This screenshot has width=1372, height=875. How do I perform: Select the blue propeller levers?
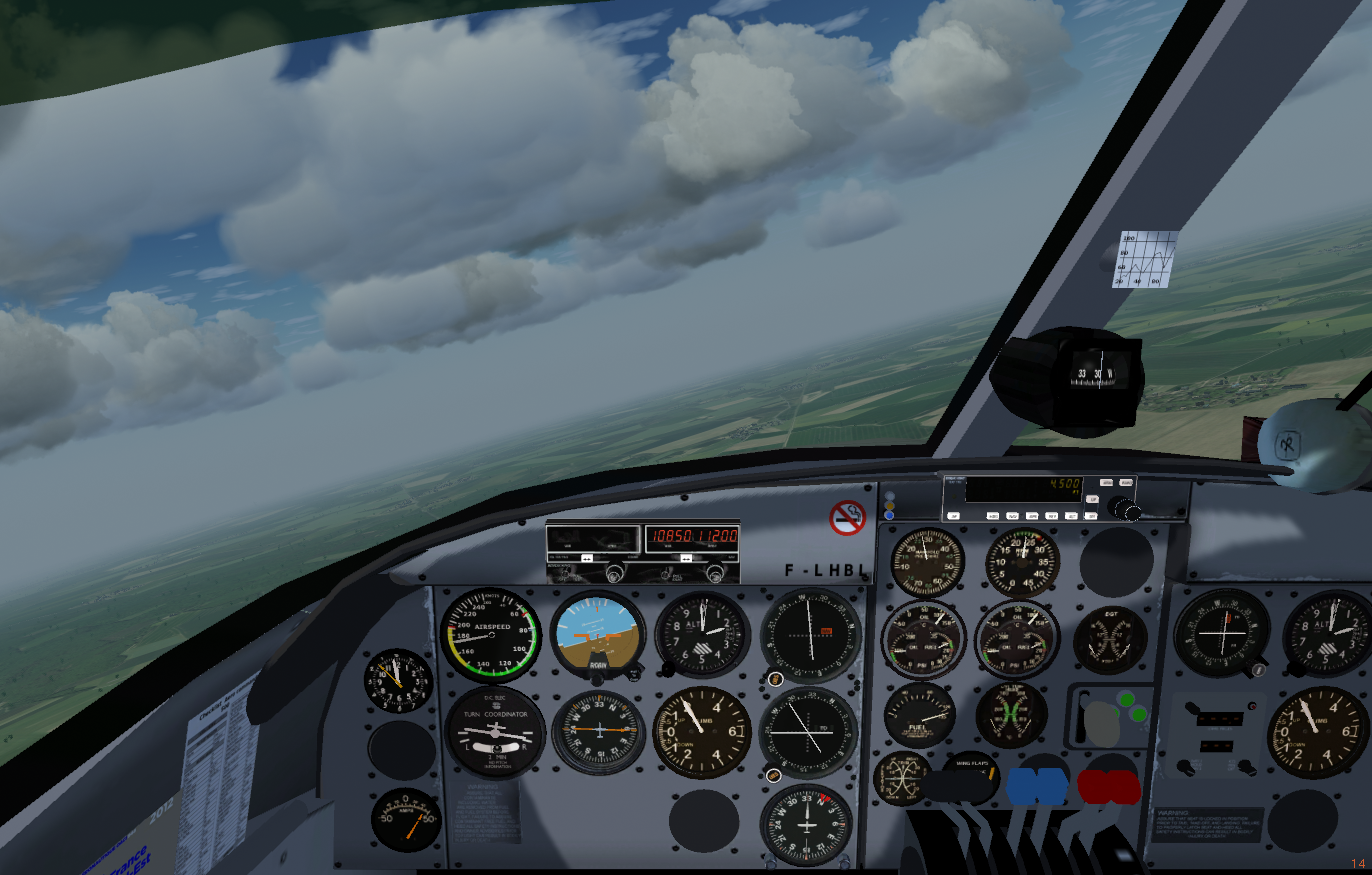(1037, 786)
